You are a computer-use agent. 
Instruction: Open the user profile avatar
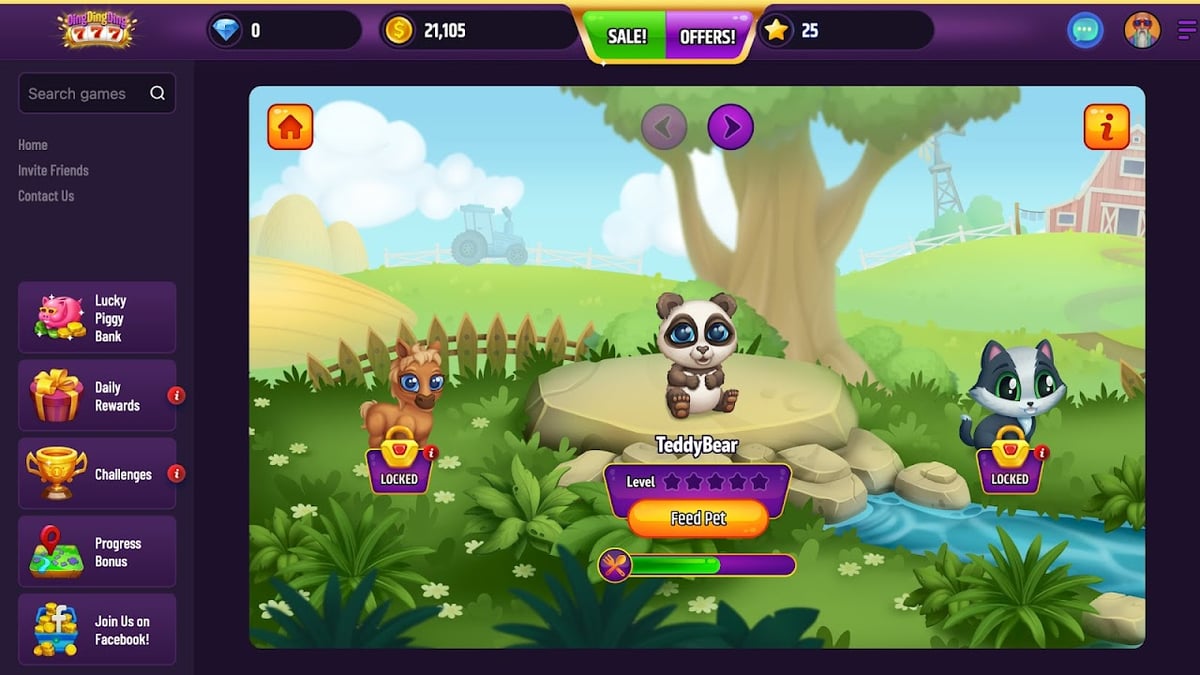point(1142,31)
